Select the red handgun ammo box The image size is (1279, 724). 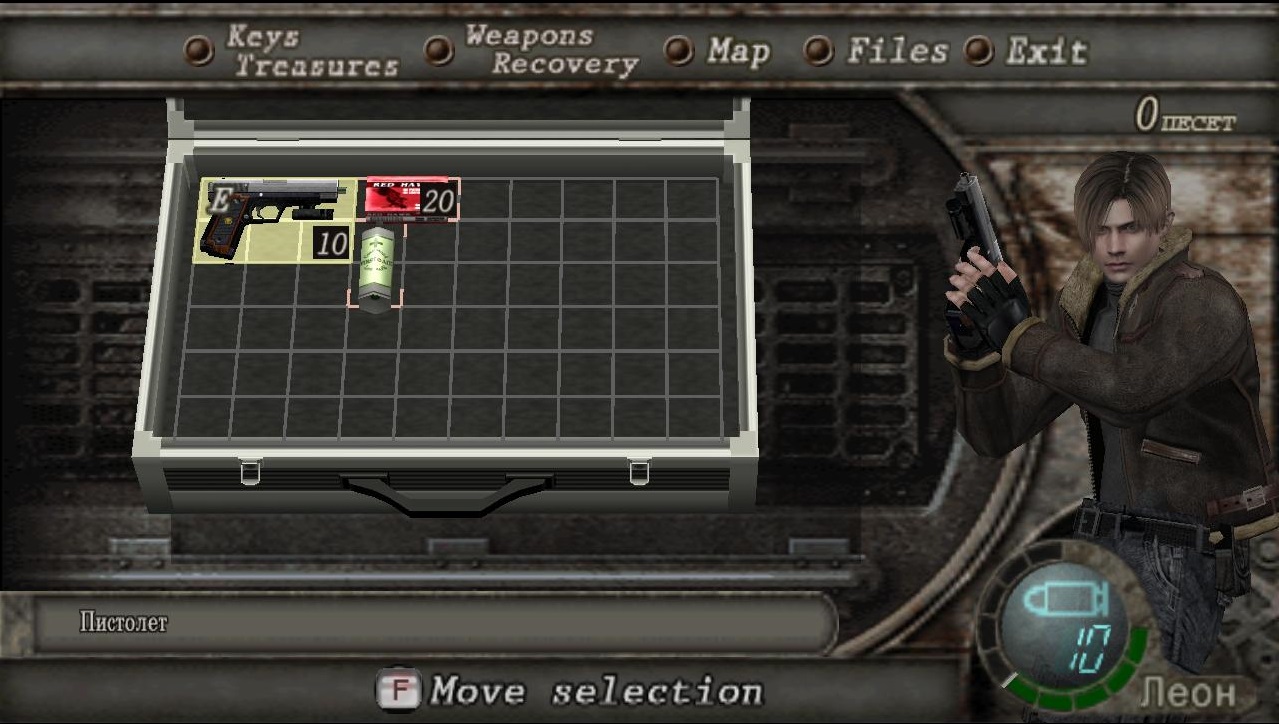click(408, 199)
